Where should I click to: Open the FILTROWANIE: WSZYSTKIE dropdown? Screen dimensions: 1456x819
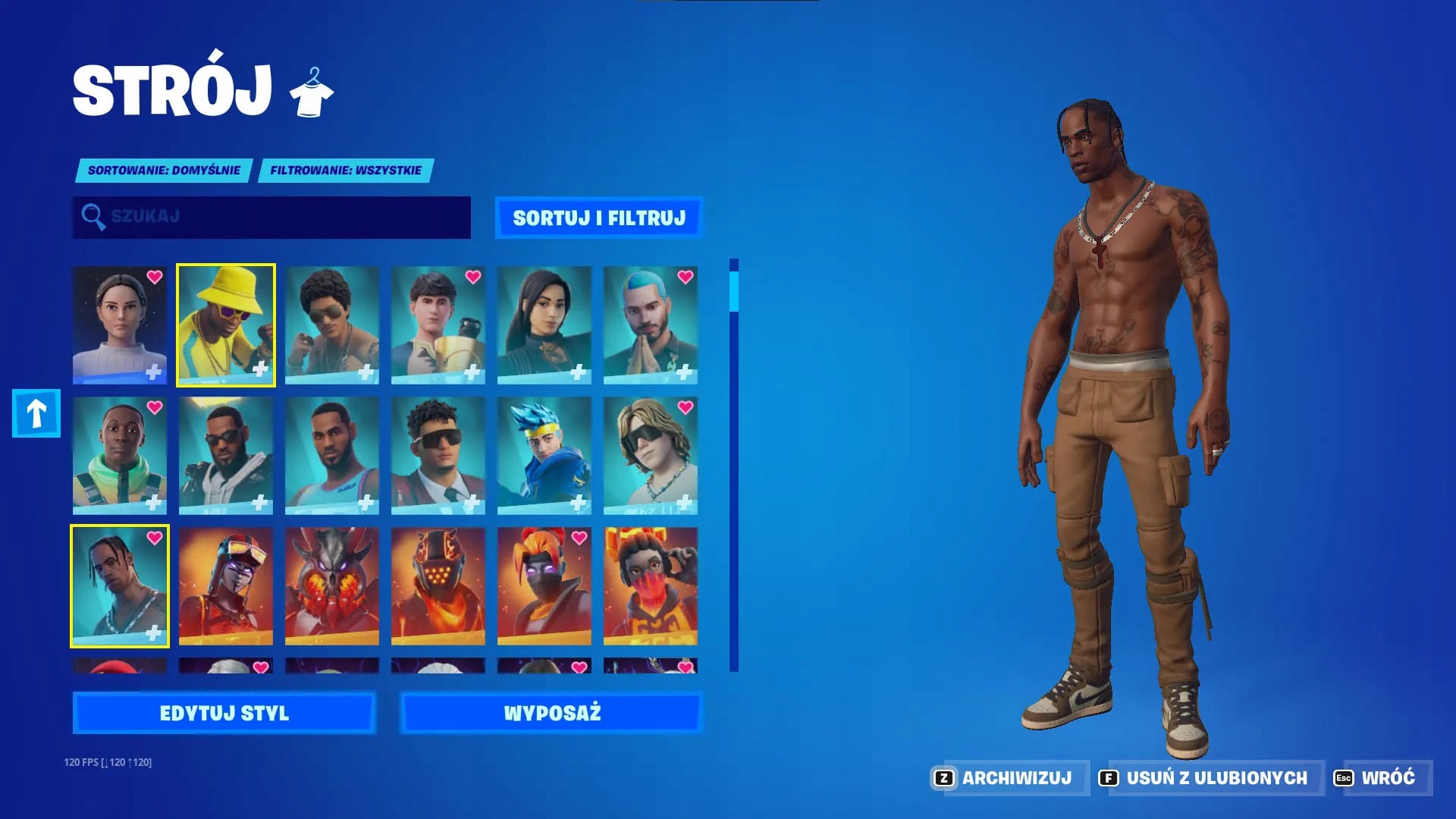click(345, 170)
